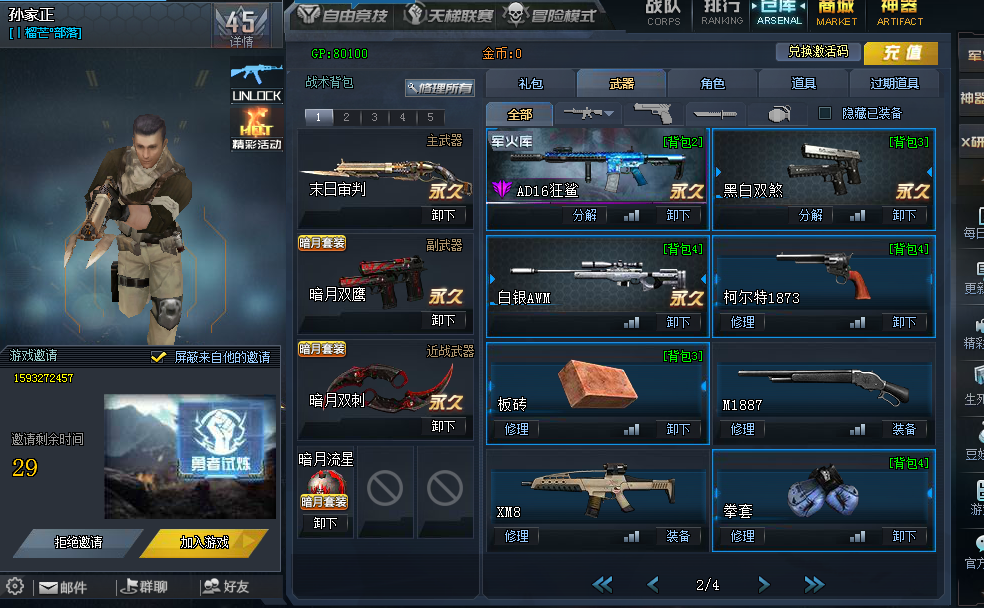This screenshot has width=984, height=608.
Task: Repair all with 修理所有 button
Action: [440, 88]
